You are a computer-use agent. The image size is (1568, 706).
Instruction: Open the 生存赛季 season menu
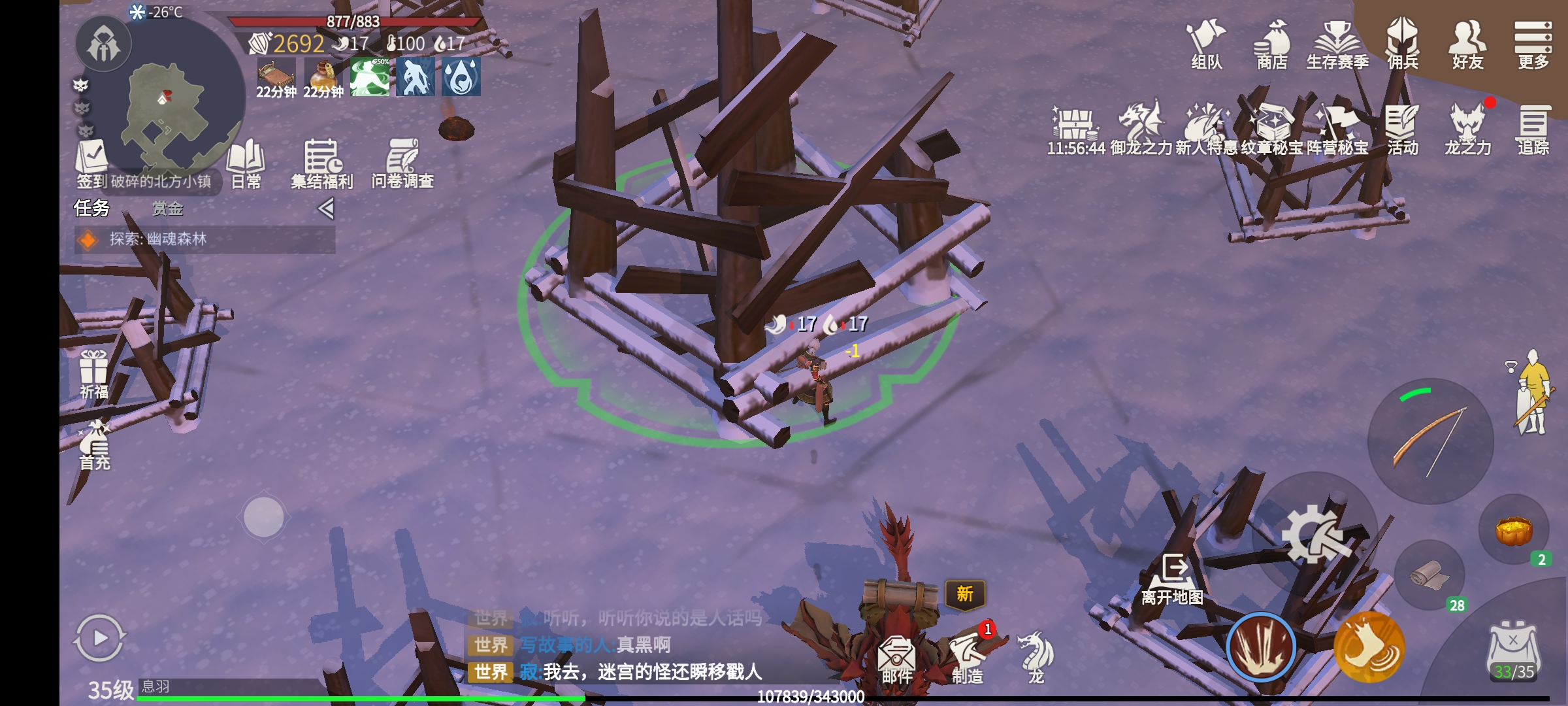pos(1337,44)
